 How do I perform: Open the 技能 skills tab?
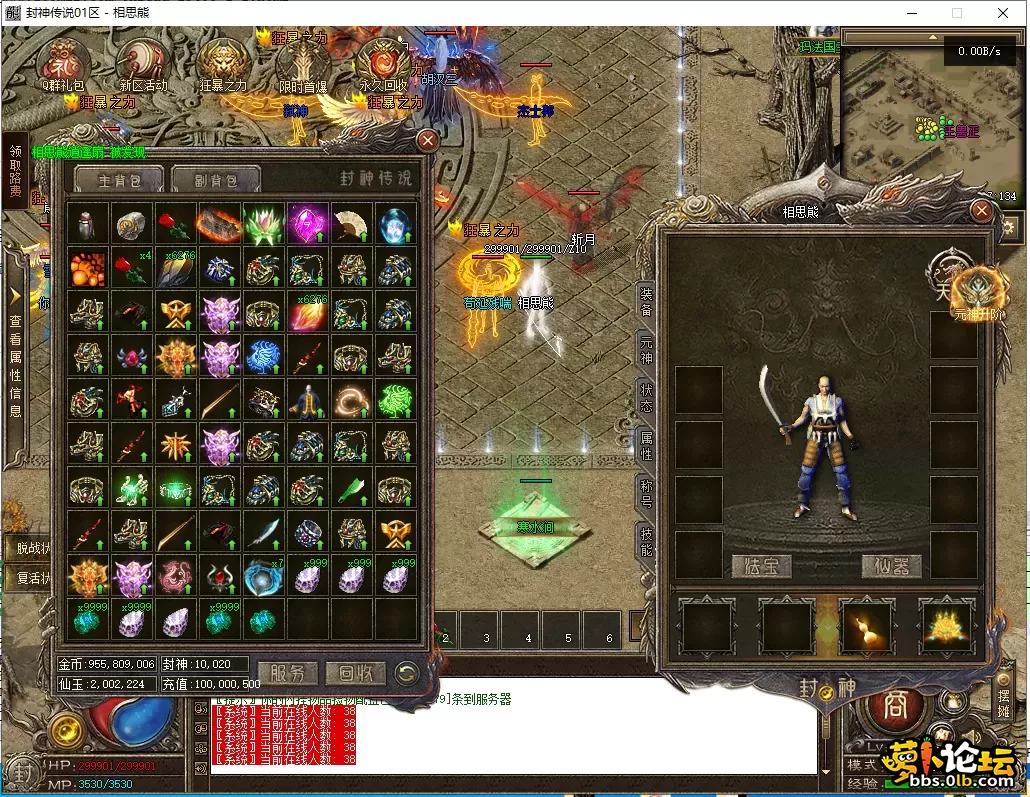(x=646, y=540)
